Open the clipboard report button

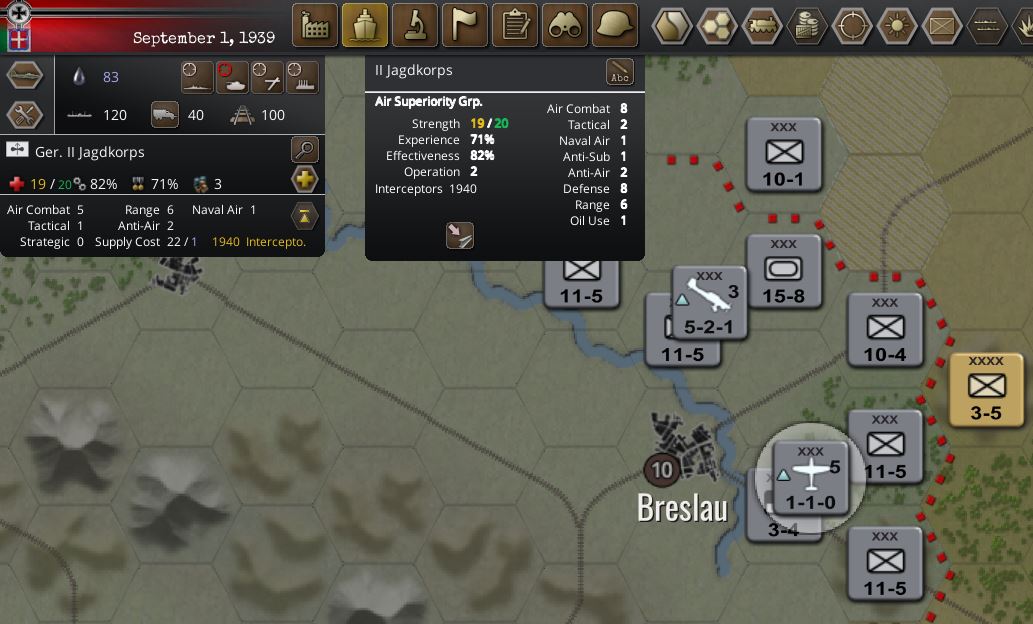(515, 25)
